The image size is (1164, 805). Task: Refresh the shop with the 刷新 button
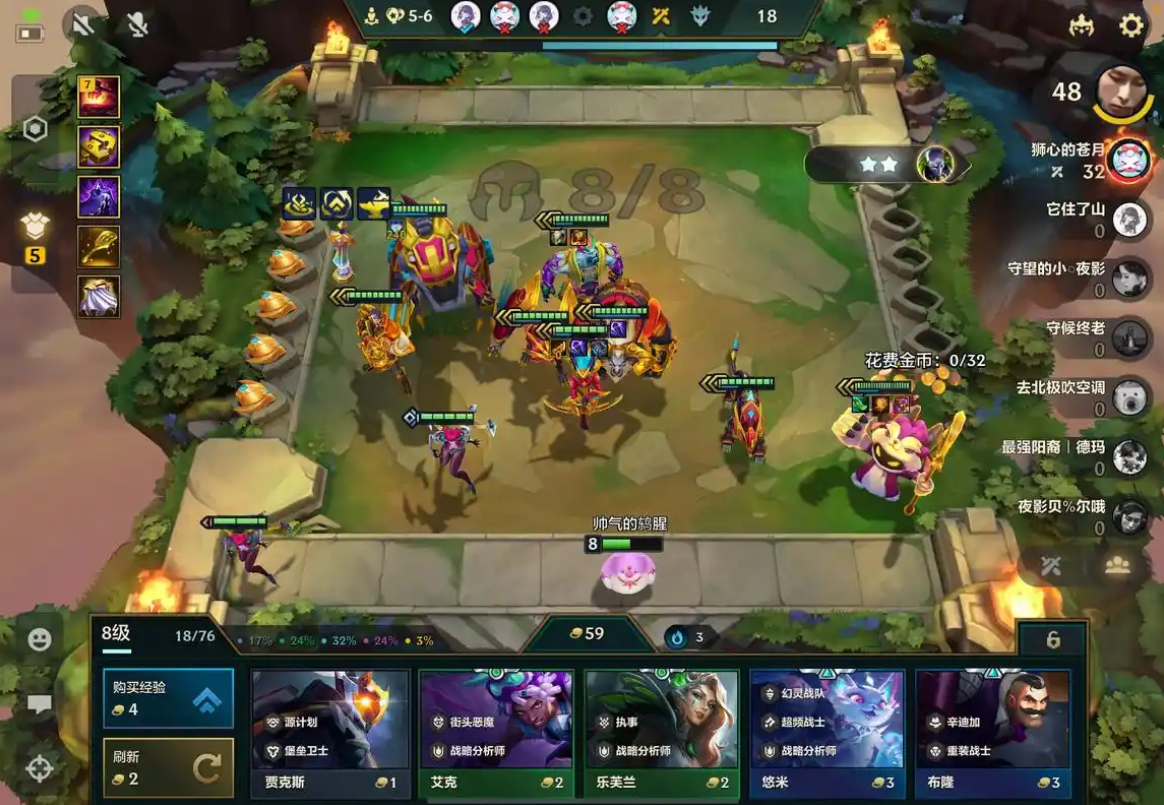click(168, 767)
